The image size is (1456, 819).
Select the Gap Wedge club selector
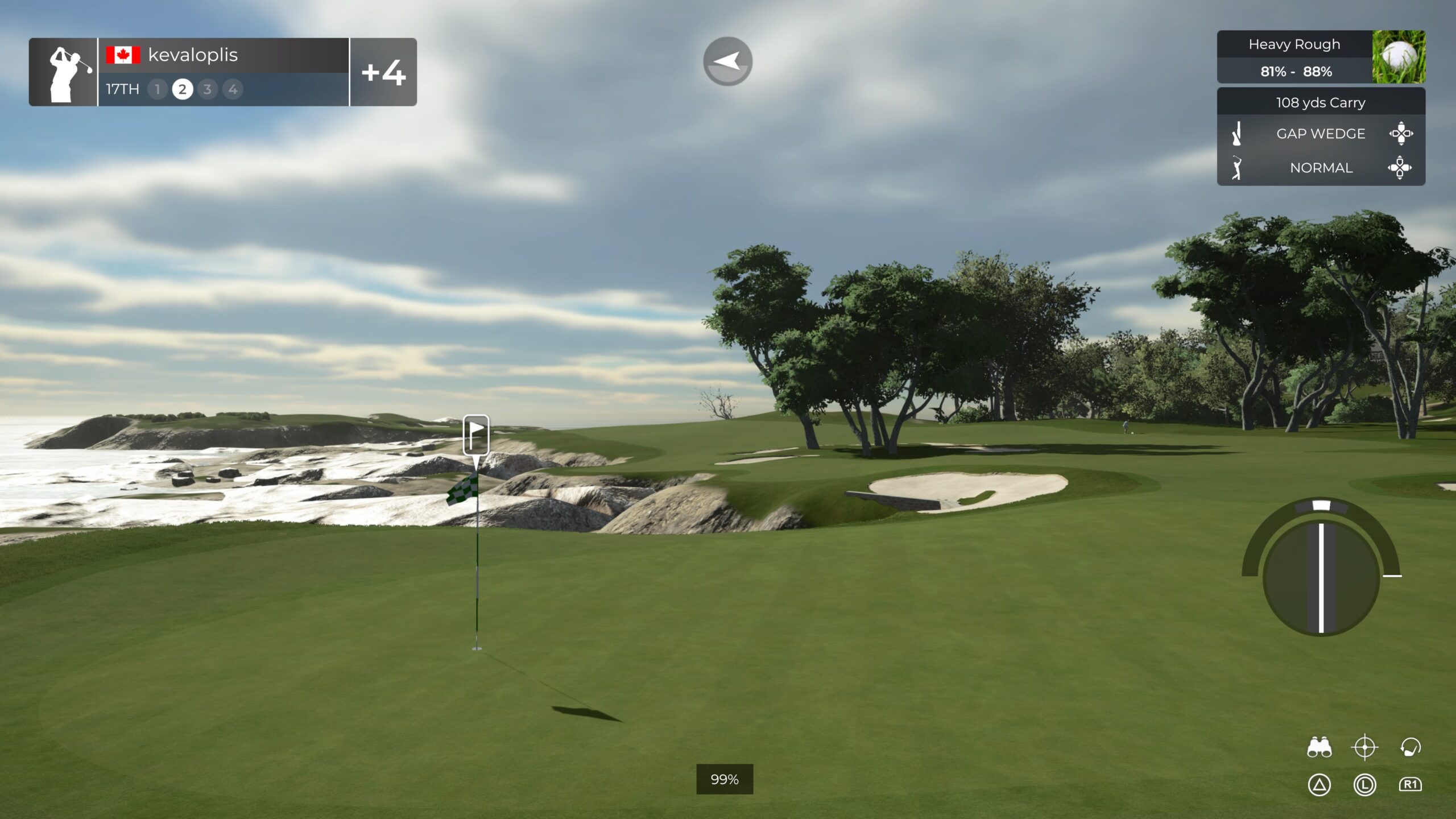click(1320, 134)
